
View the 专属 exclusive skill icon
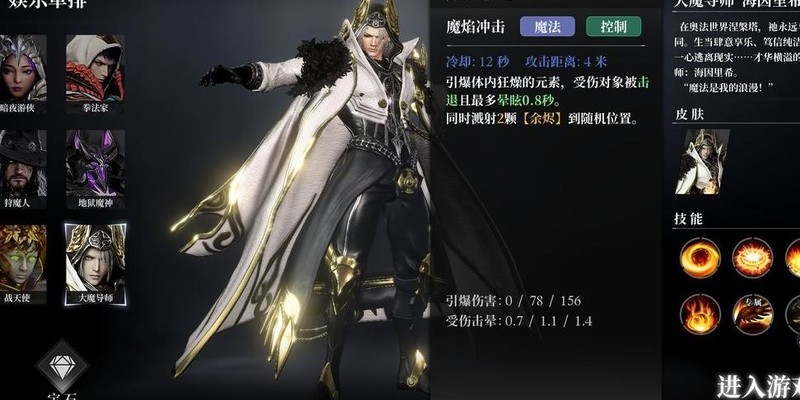click(752, 312)
